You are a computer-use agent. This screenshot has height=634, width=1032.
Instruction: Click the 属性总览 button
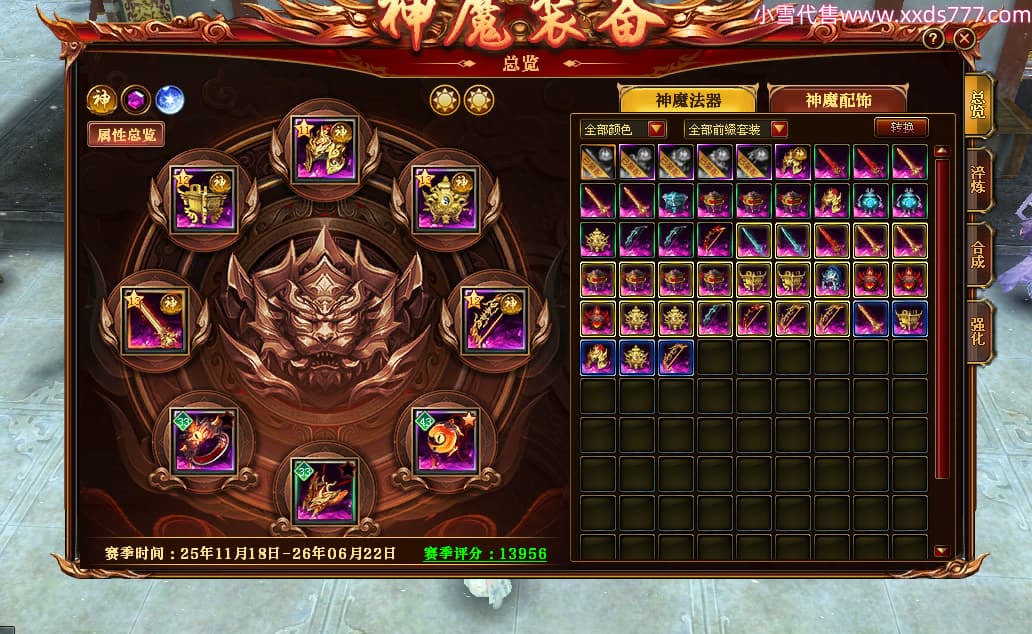[x=126, y=135]
